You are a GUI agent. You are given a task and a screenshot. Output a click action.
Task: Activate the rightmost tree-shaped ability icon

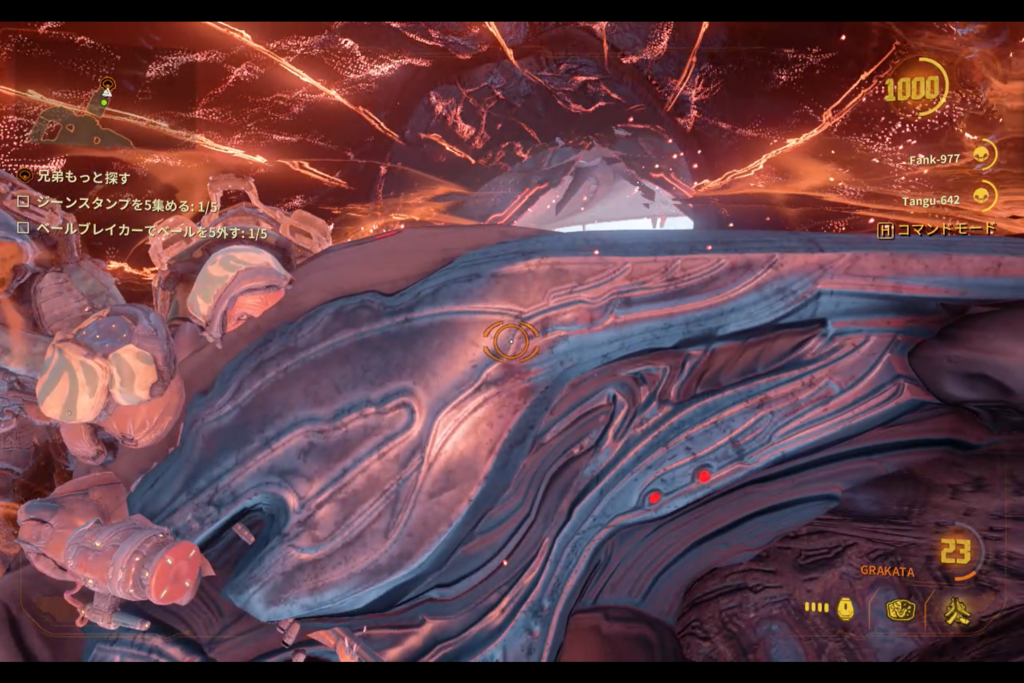click(955, 609)
